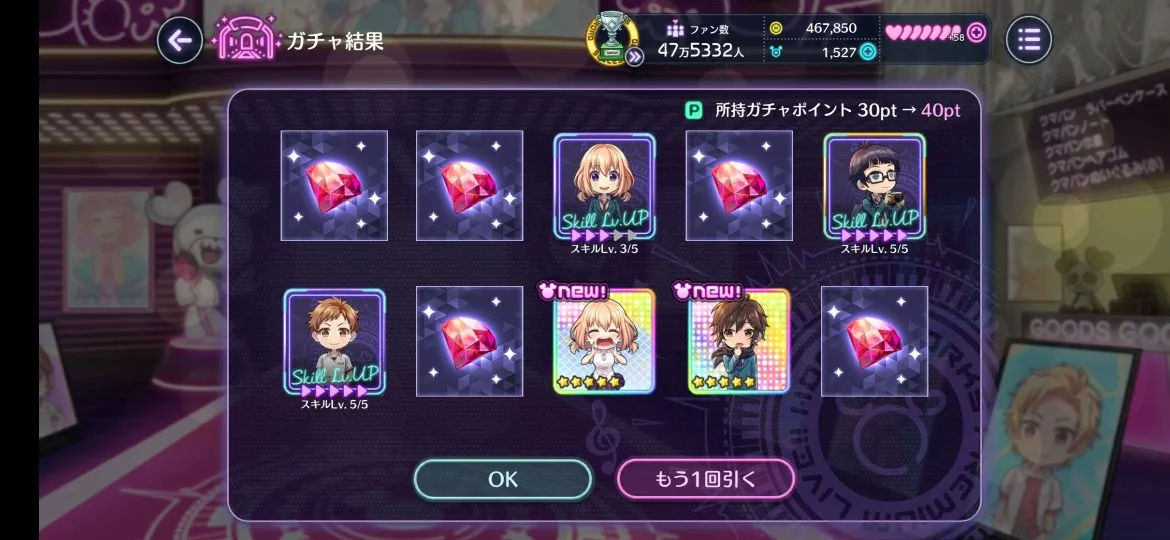Select the glasses boy Skill Lv. 5/5 card
Screen dimensions: 1170x540
[874, 186]
